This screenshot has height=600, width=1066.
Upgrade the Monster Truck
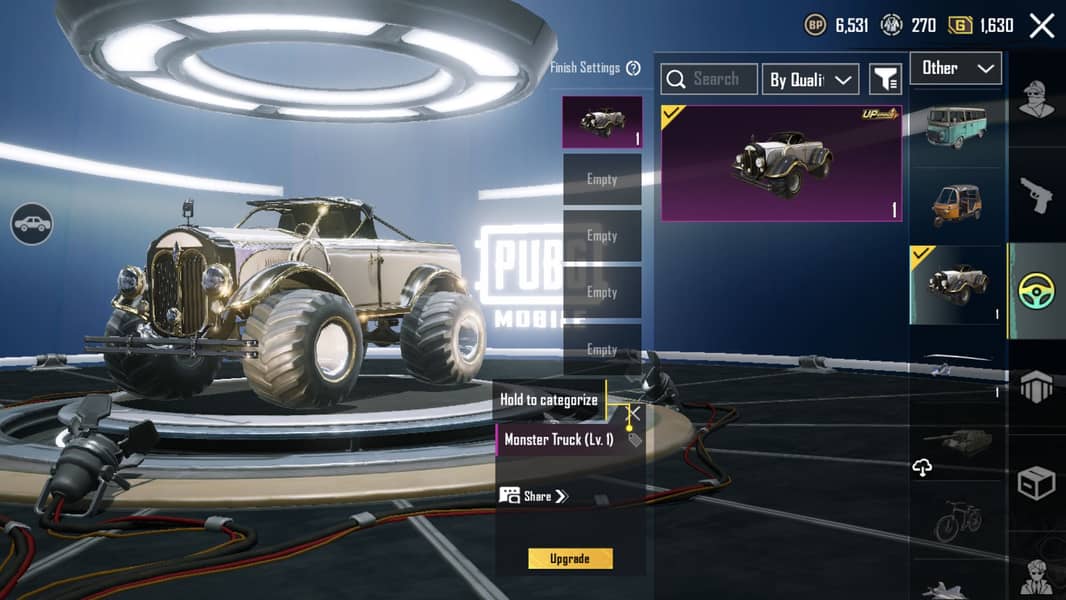coord(570,559)
